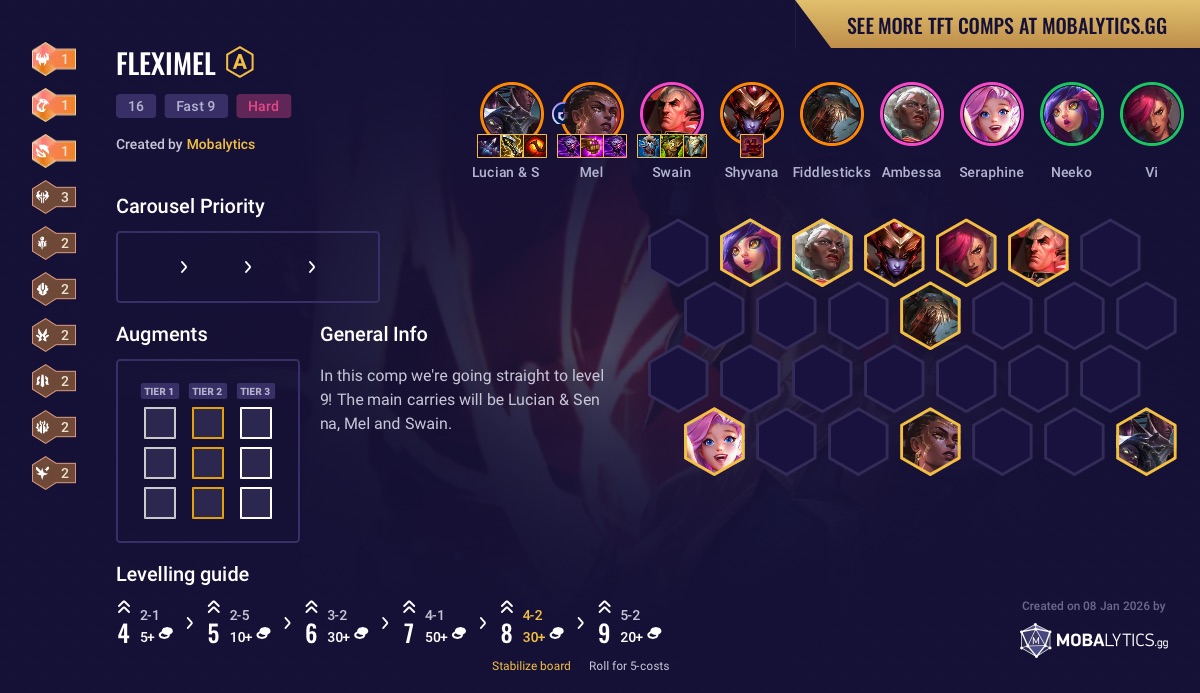Click the Fiddlesticks hex on the board

(930, 315)
